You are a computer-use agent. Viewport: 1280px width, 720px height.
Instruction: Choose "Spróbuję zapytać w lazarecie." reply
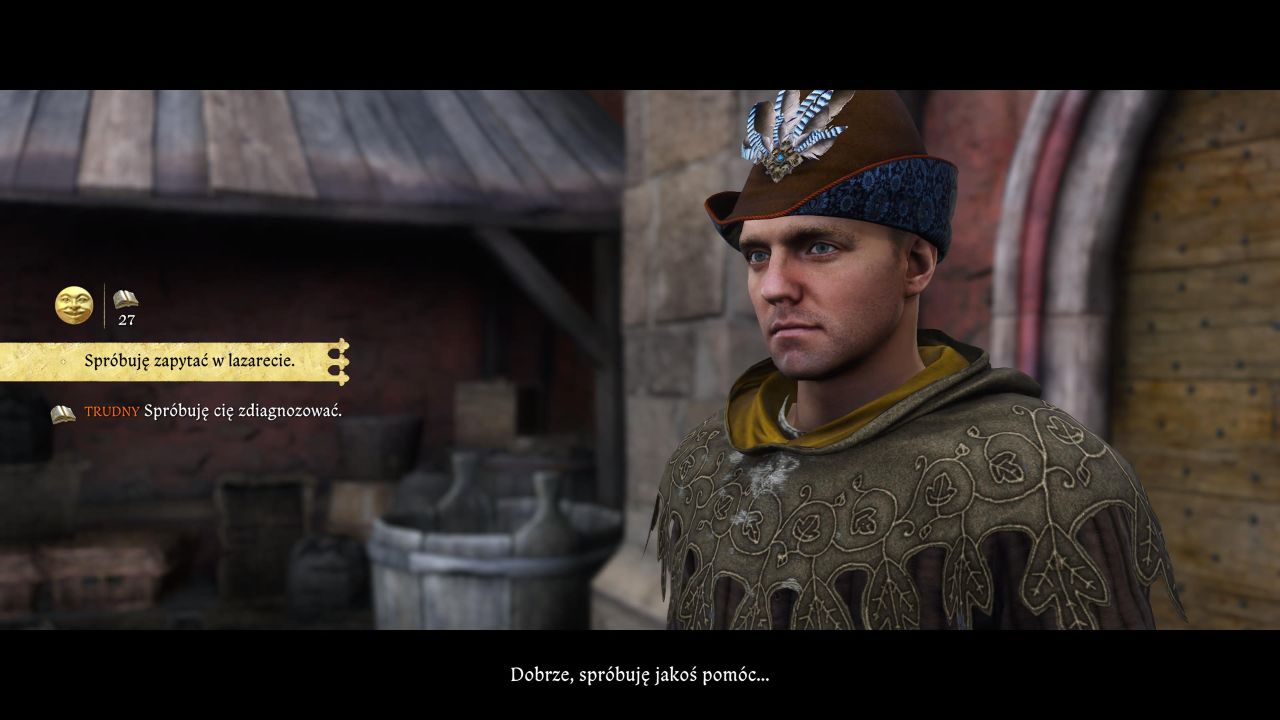tap(189, 361)
